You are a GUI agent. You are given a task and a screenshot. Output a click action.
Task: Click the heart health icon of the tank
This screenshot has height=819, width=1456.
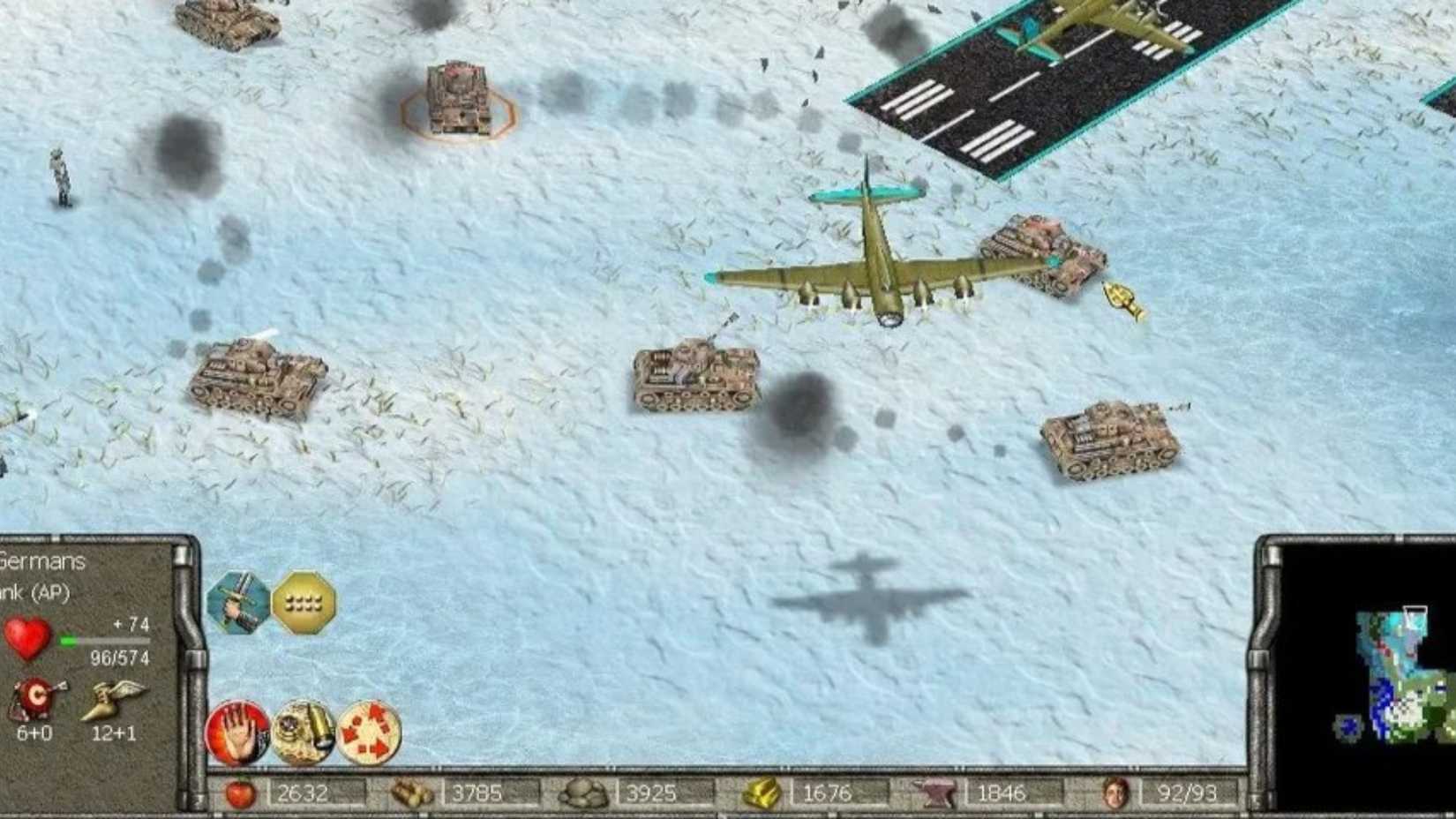28,635
